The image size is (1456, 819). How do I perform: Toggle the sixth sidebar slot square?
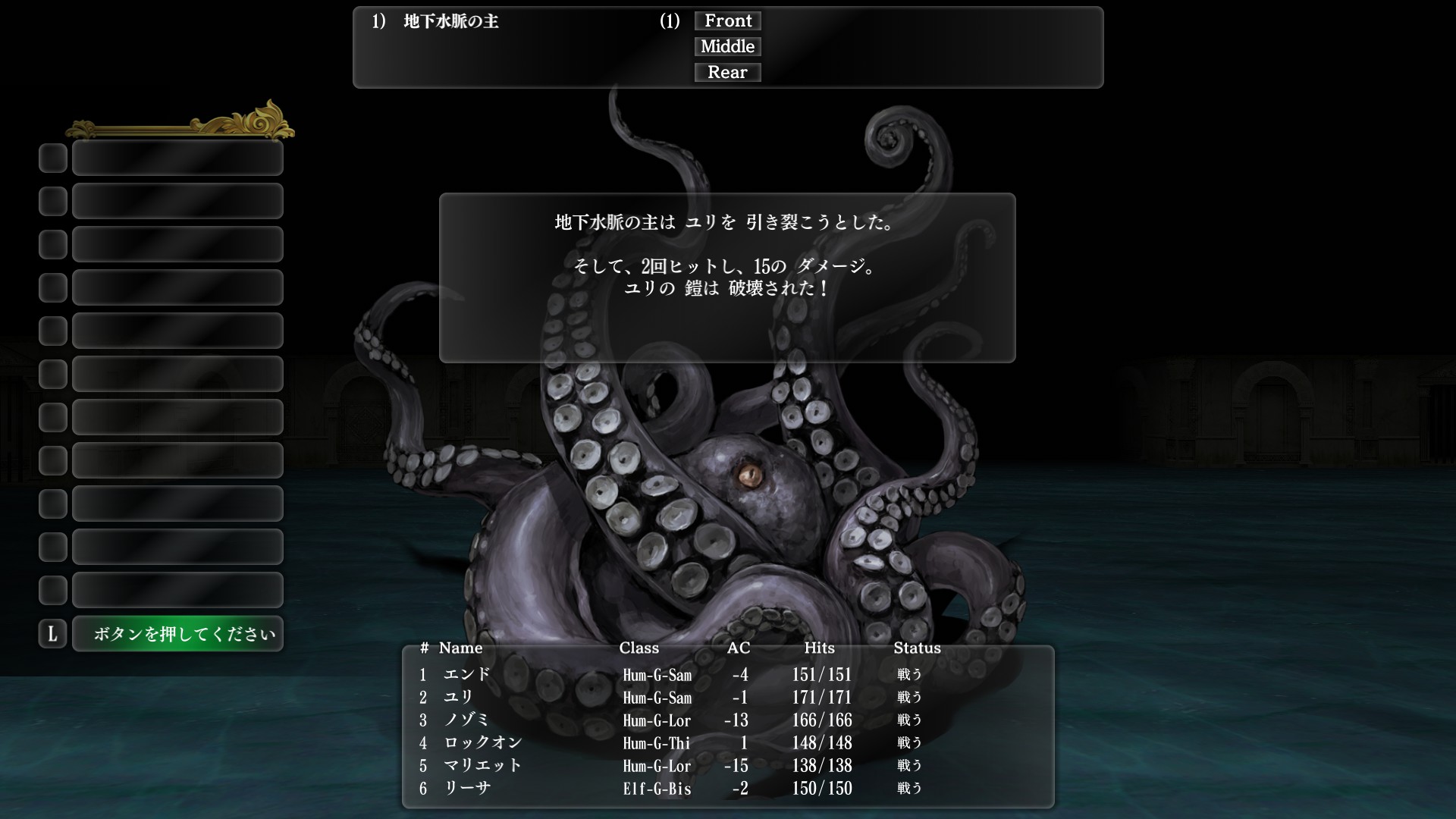pyautogui.click(x=52, y=374)
